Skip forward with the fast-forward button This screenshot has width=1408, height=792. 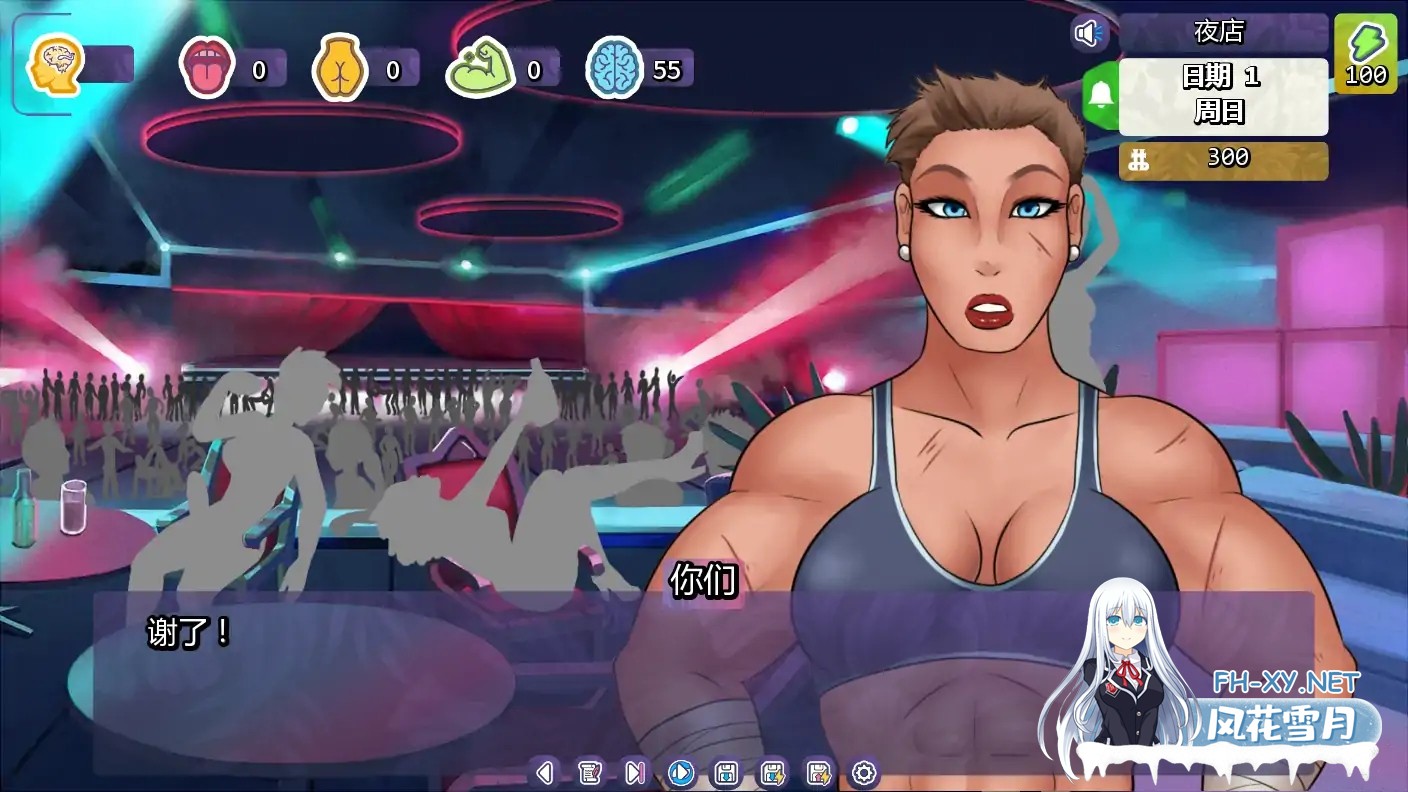point(636,772)
